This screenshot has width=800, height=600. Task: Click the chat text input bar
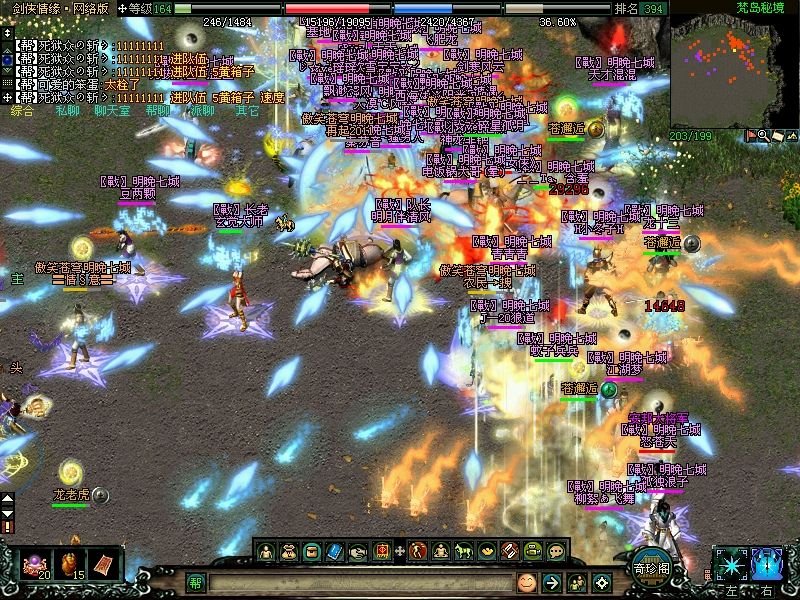360,582
